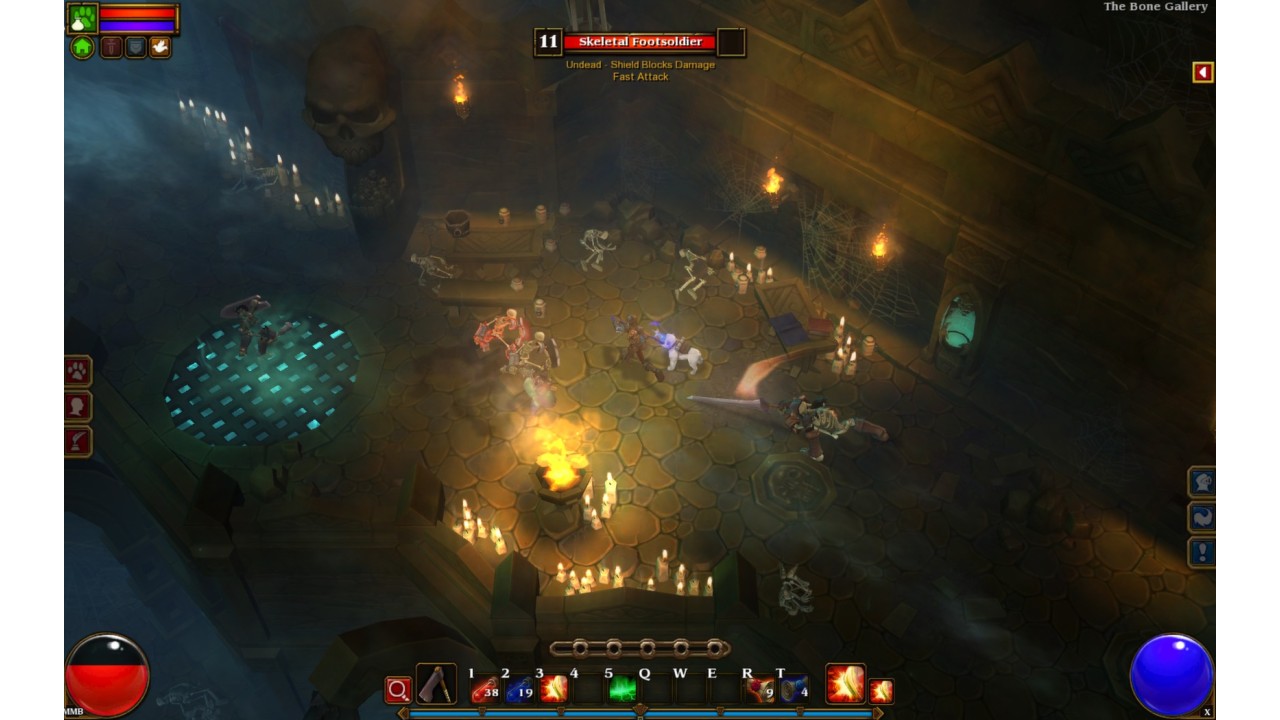Use the red health potion in slot 1
This screenshot has width=1280, height=720.
(x=485, y=689)
